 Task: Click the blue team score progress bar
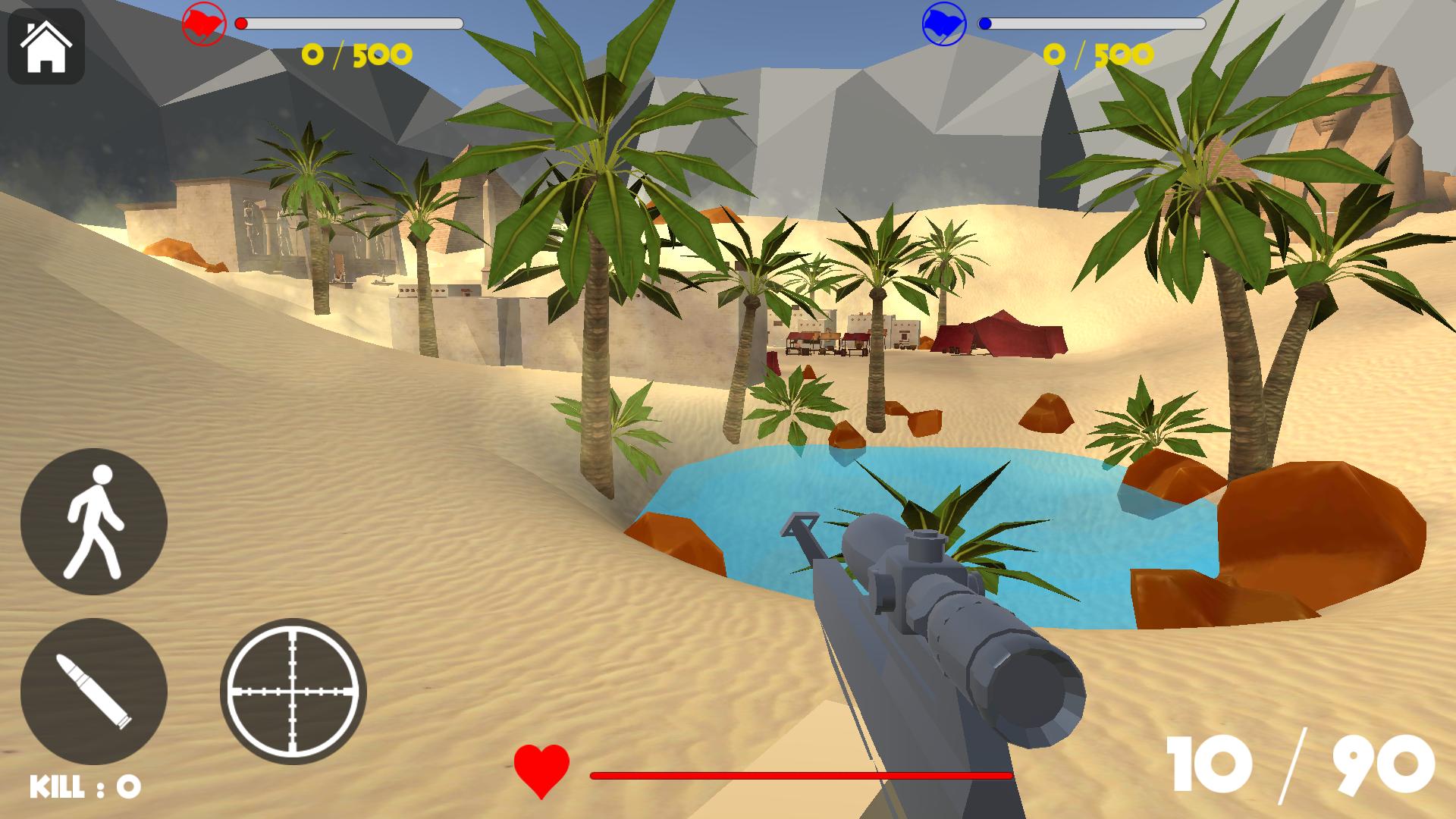[x=1092, y=23]
